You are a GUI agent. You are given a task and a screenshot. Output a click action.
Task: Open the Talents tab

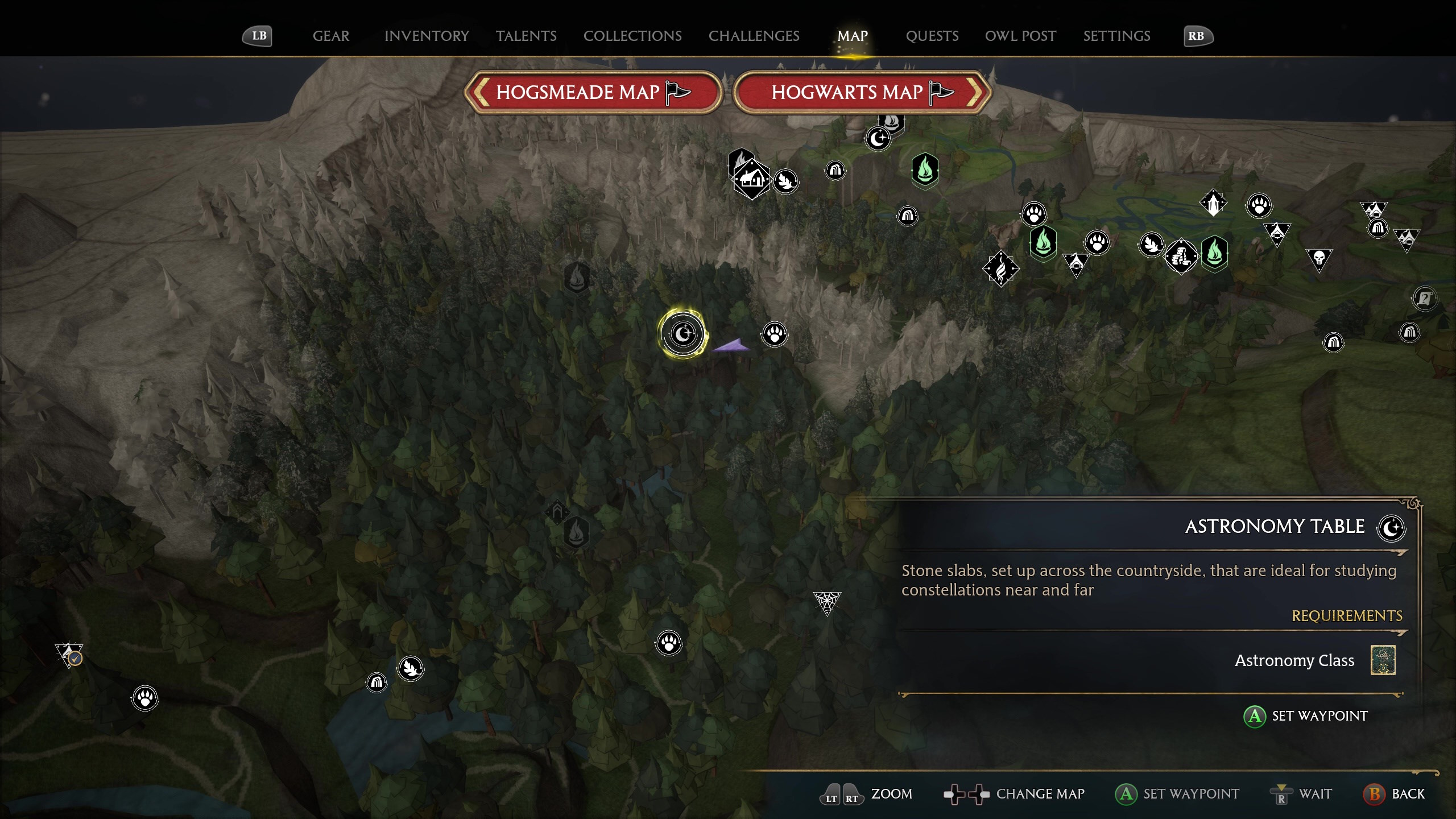[526, 36]
